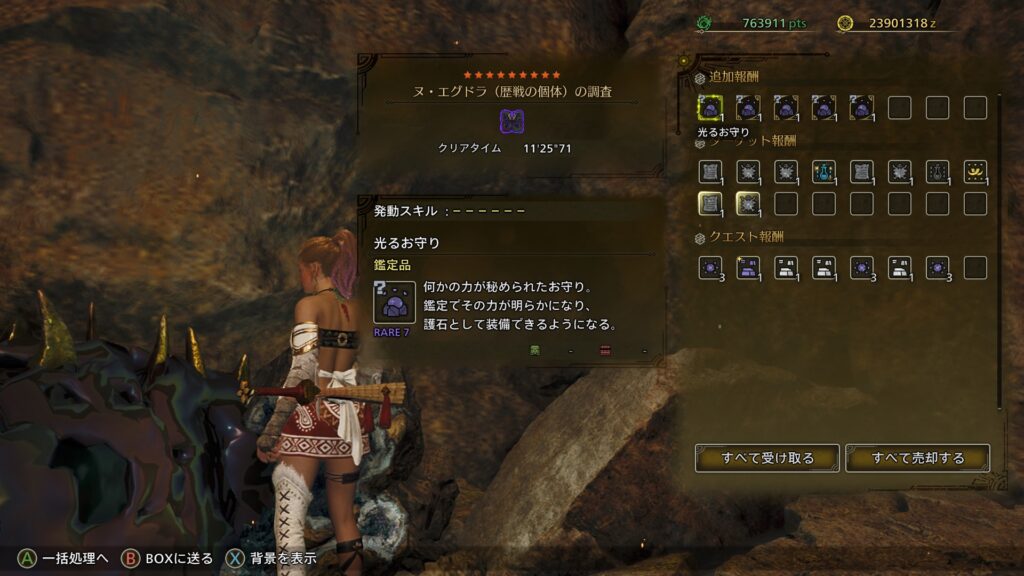Screen dimensions: 1024x576
Task: Pick the blue potion flask reward
Action: tap(824, 172)
